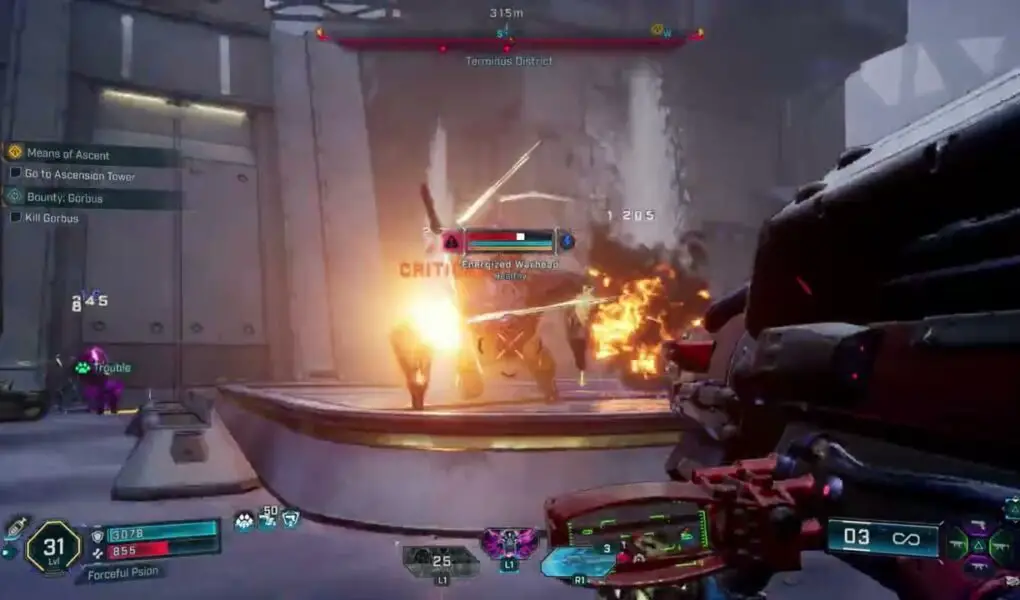
Task: Click the syringe repair kit icon
Action: 14,528
